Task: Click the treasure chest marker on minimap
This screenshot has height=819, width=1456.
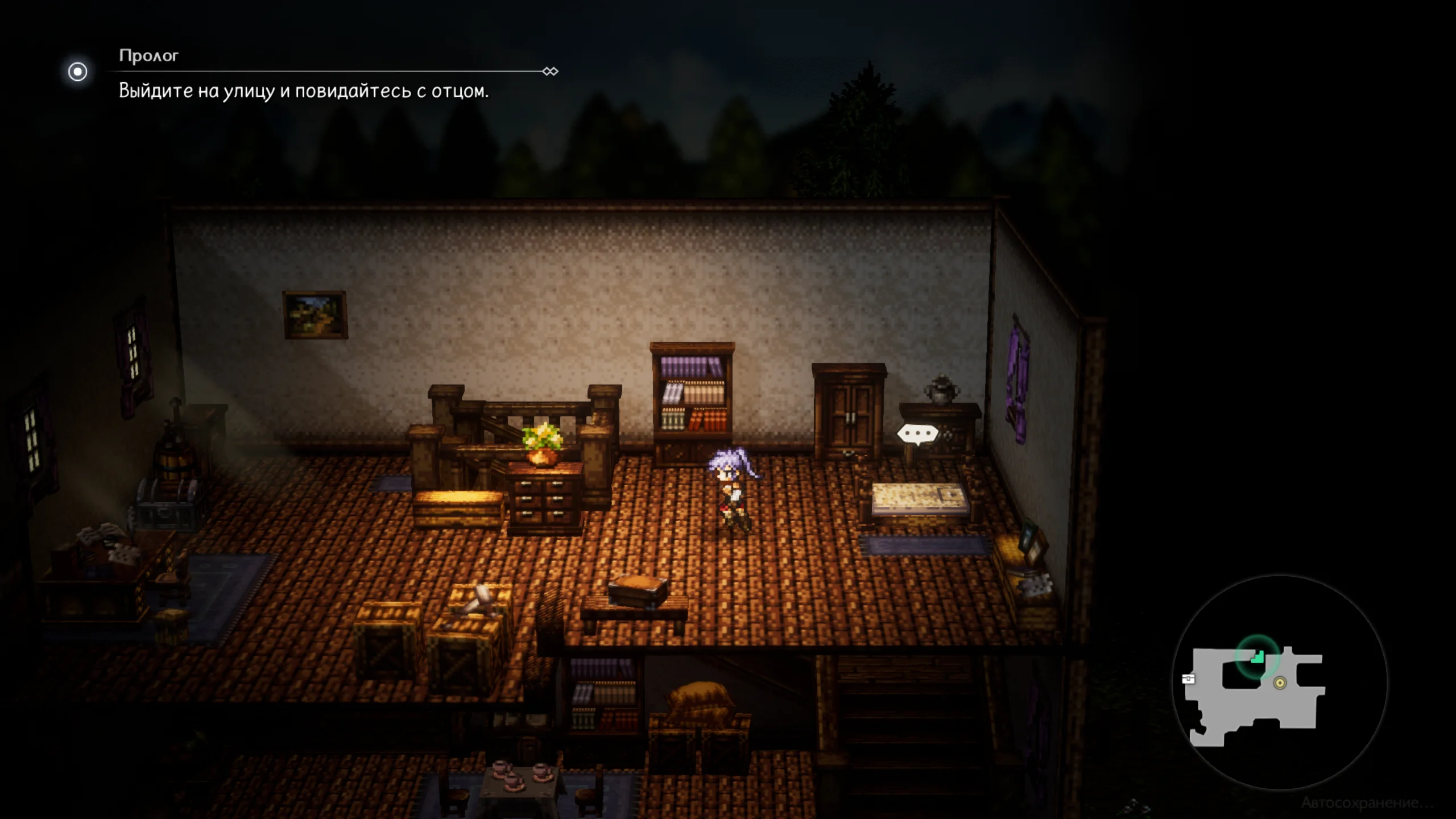Action: click(1189, 679)
